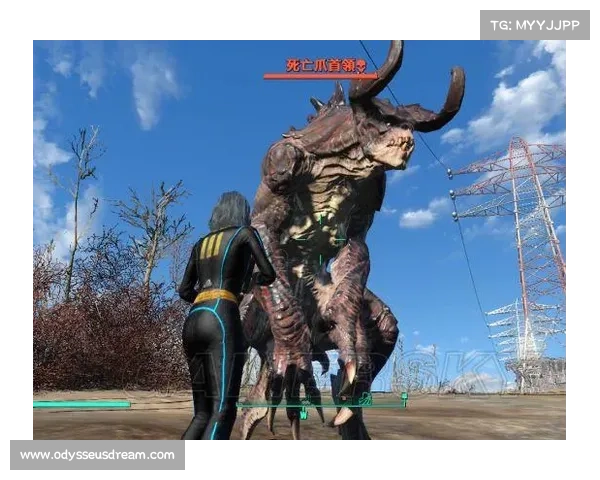
Task: Open the www.odysseusdream.com website link
Action: (98, 455)
